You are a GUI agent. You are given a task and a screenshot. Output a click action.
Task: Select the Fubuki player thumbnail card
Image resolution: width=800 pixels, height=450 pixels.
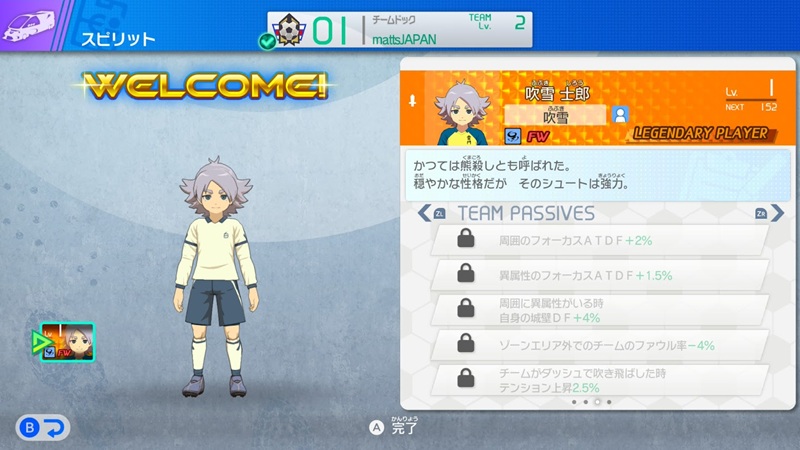[68, 342]
